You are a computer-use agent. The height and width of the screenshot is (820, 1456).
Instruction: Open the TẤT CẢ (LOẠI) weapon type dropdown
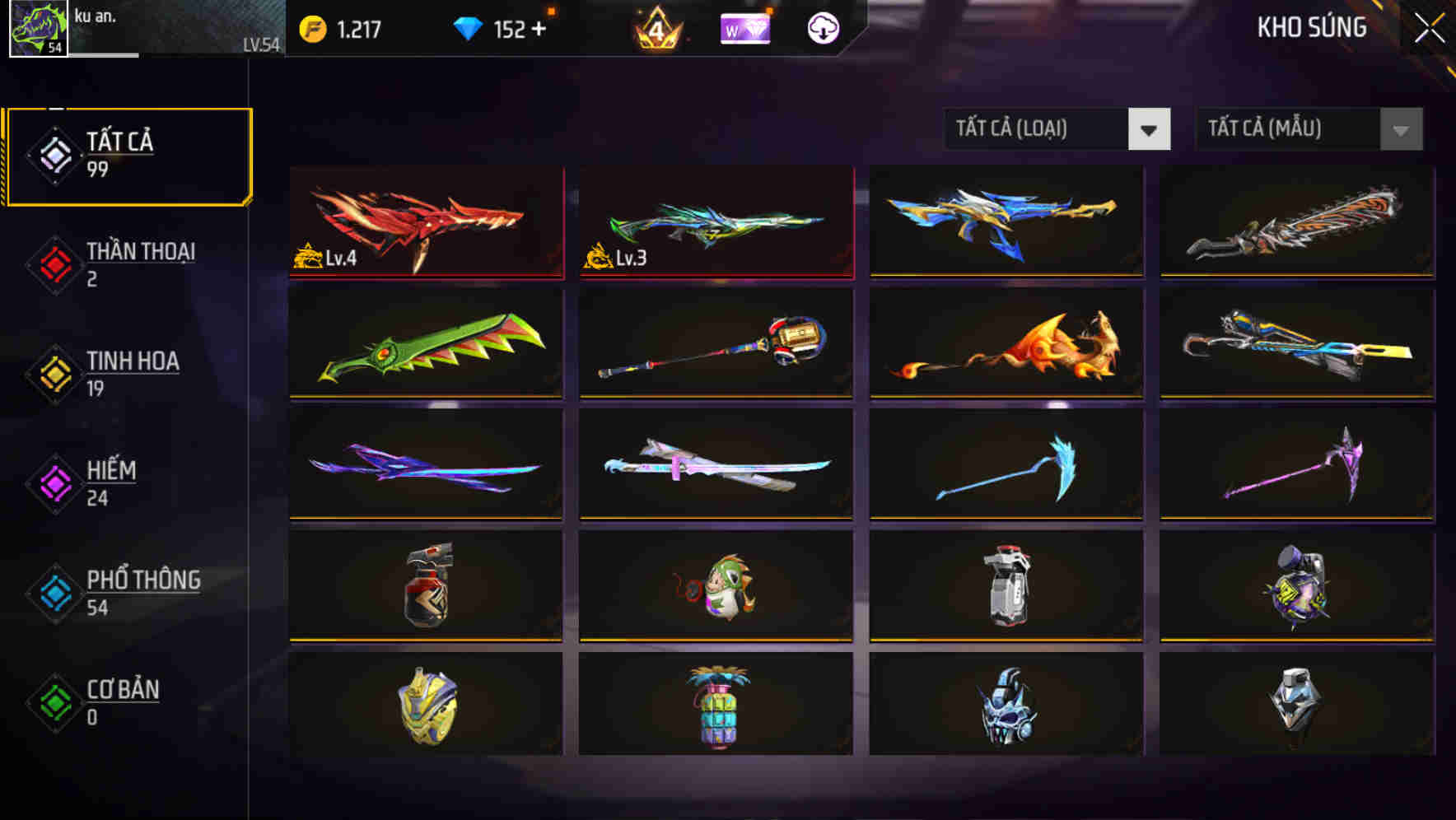pos(1036,129)
